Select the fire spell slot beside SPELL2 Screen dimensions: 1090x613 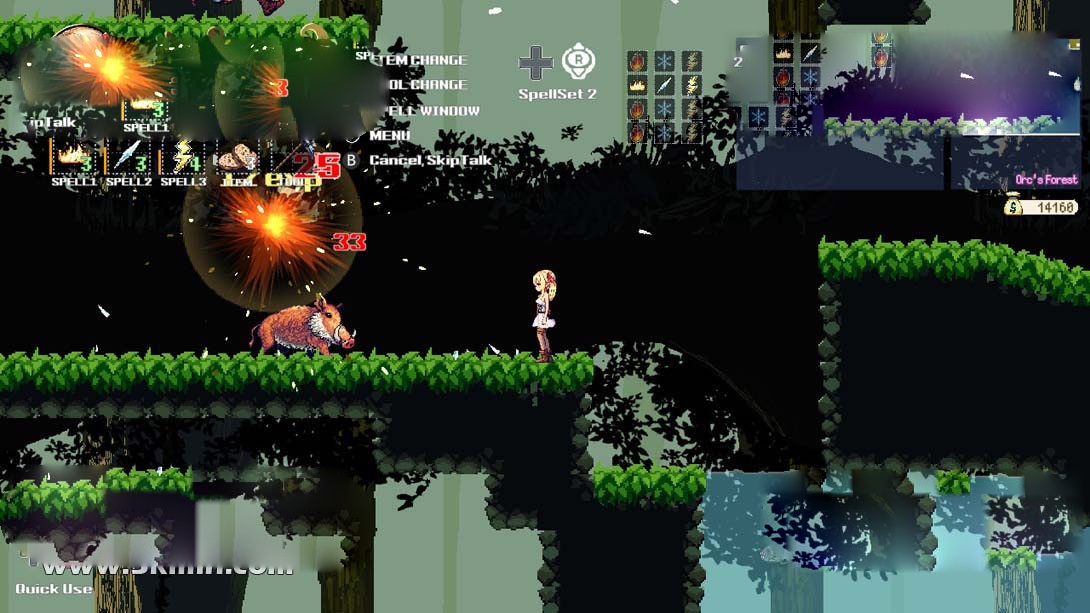point(74,157)
